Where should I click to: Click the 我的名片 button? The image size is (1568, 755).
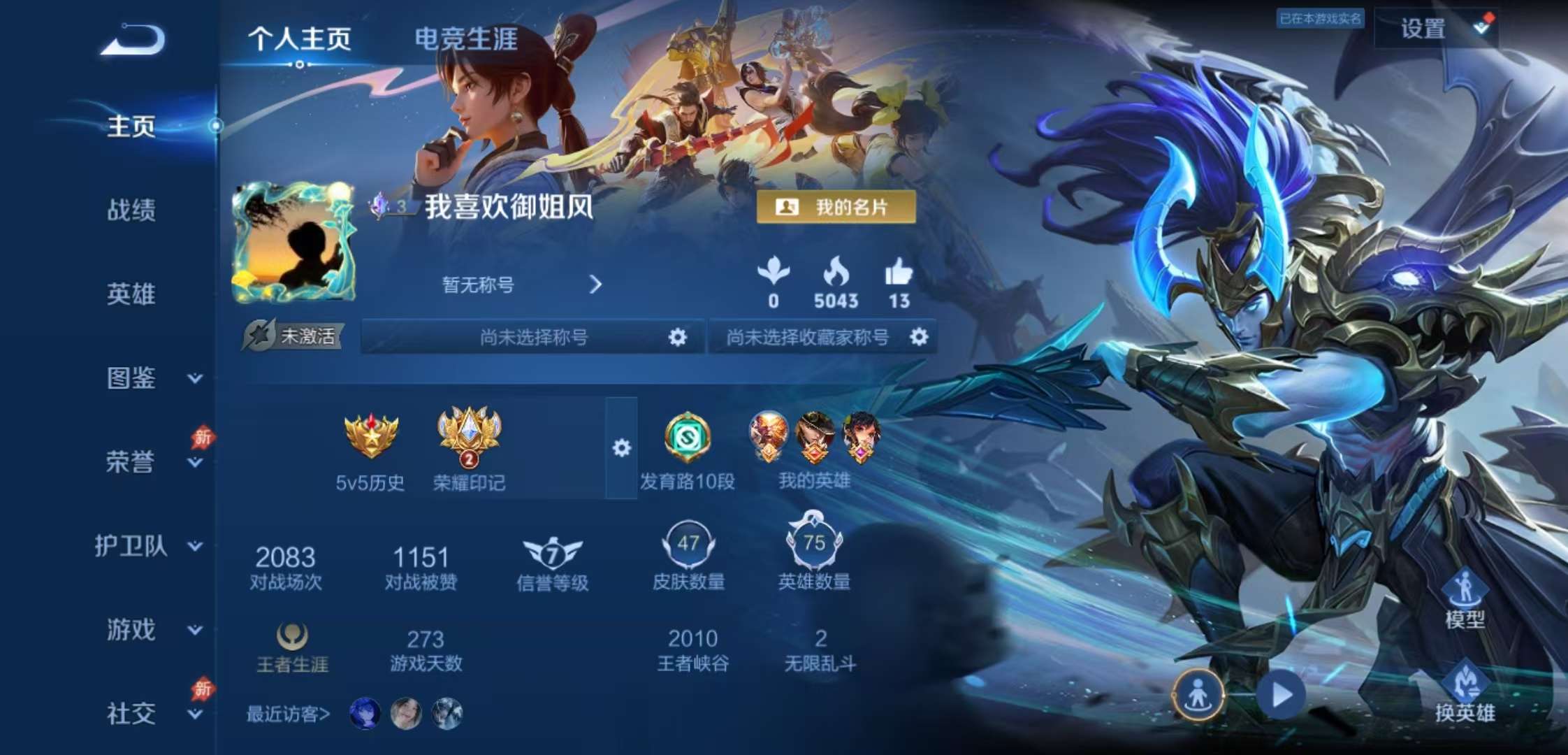(x=836, y=207)
